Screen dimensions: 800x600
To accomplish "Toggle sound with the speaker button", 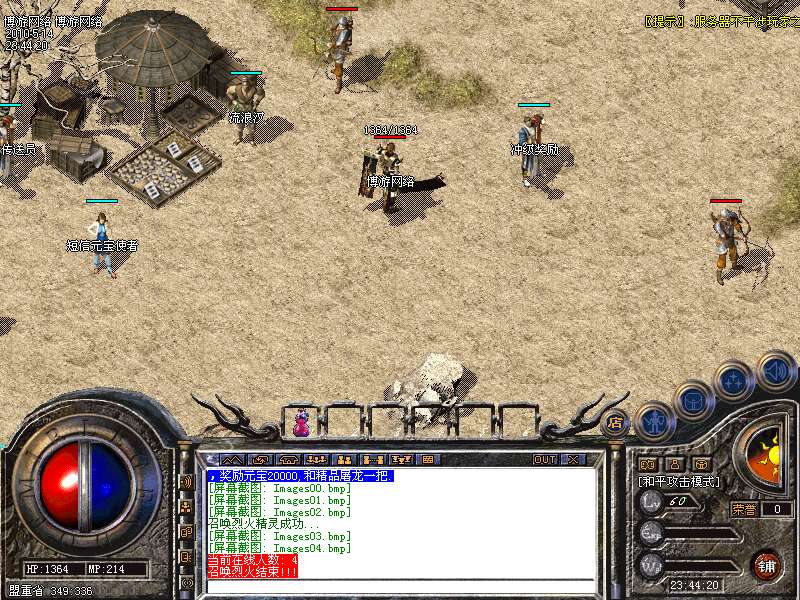I will click(775, 369).
